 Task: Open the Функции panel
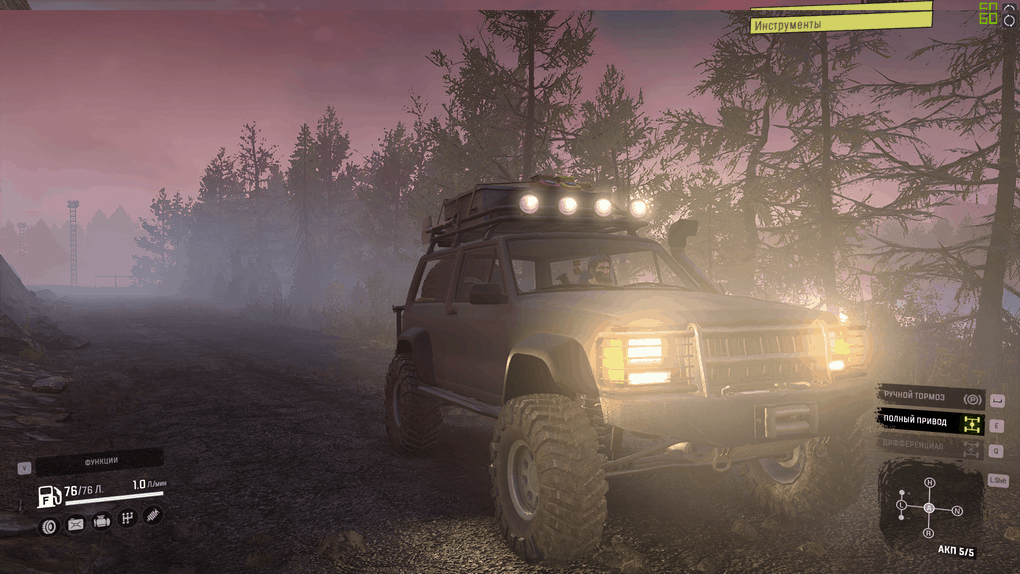(100, 461)
